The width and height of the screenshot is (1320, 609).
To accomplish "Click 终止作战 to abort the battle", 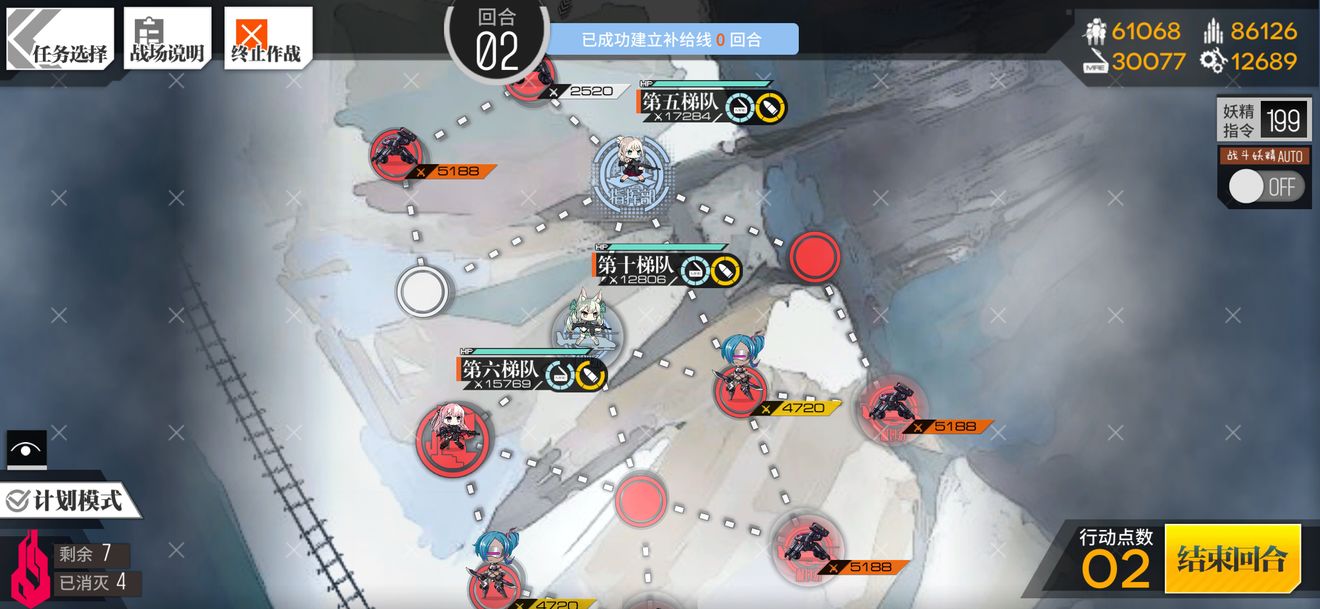I will (x=267, y=40).
